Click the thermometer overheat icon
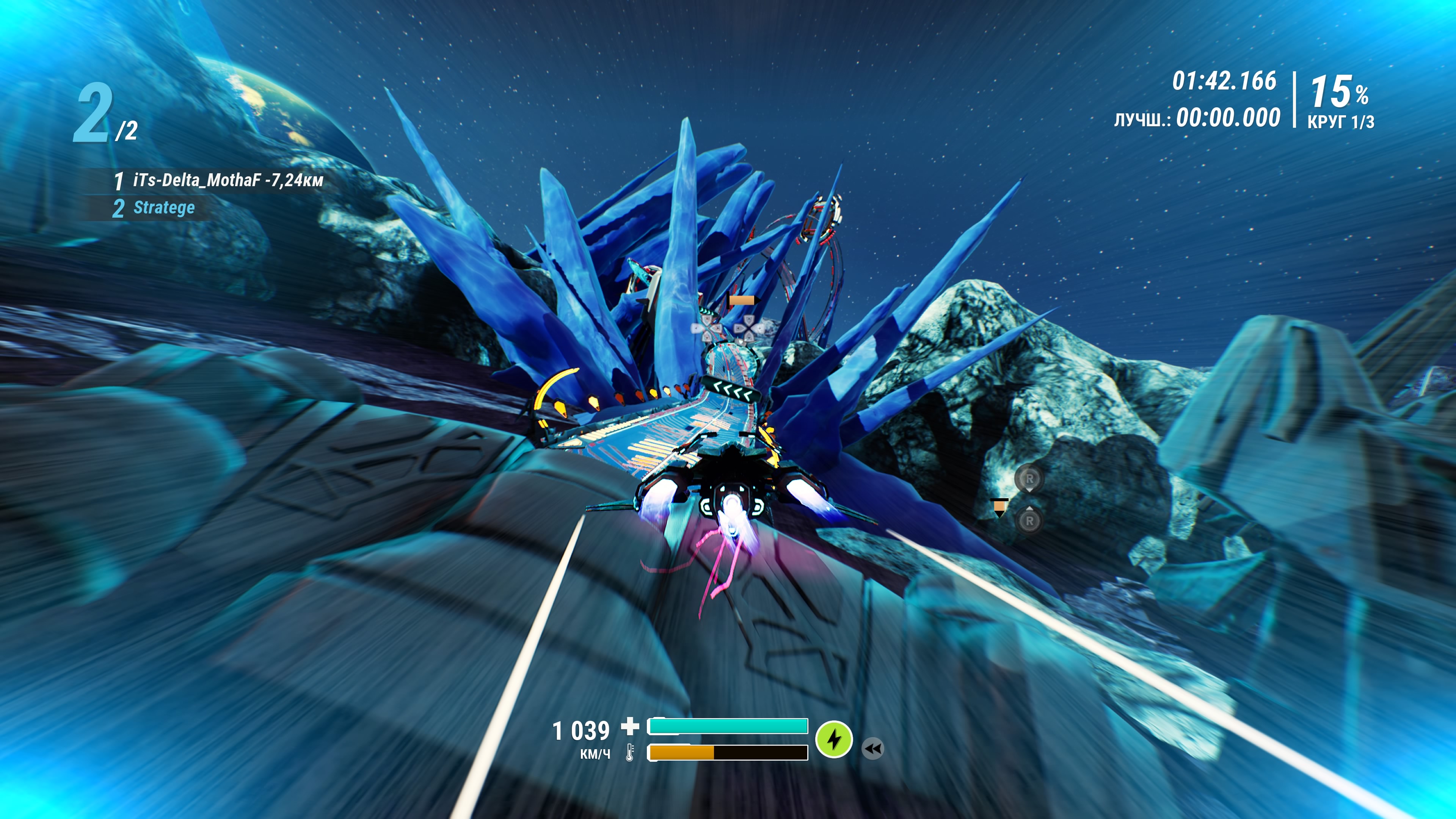The height and width of the screenshot is (819, 1456). 630,752
